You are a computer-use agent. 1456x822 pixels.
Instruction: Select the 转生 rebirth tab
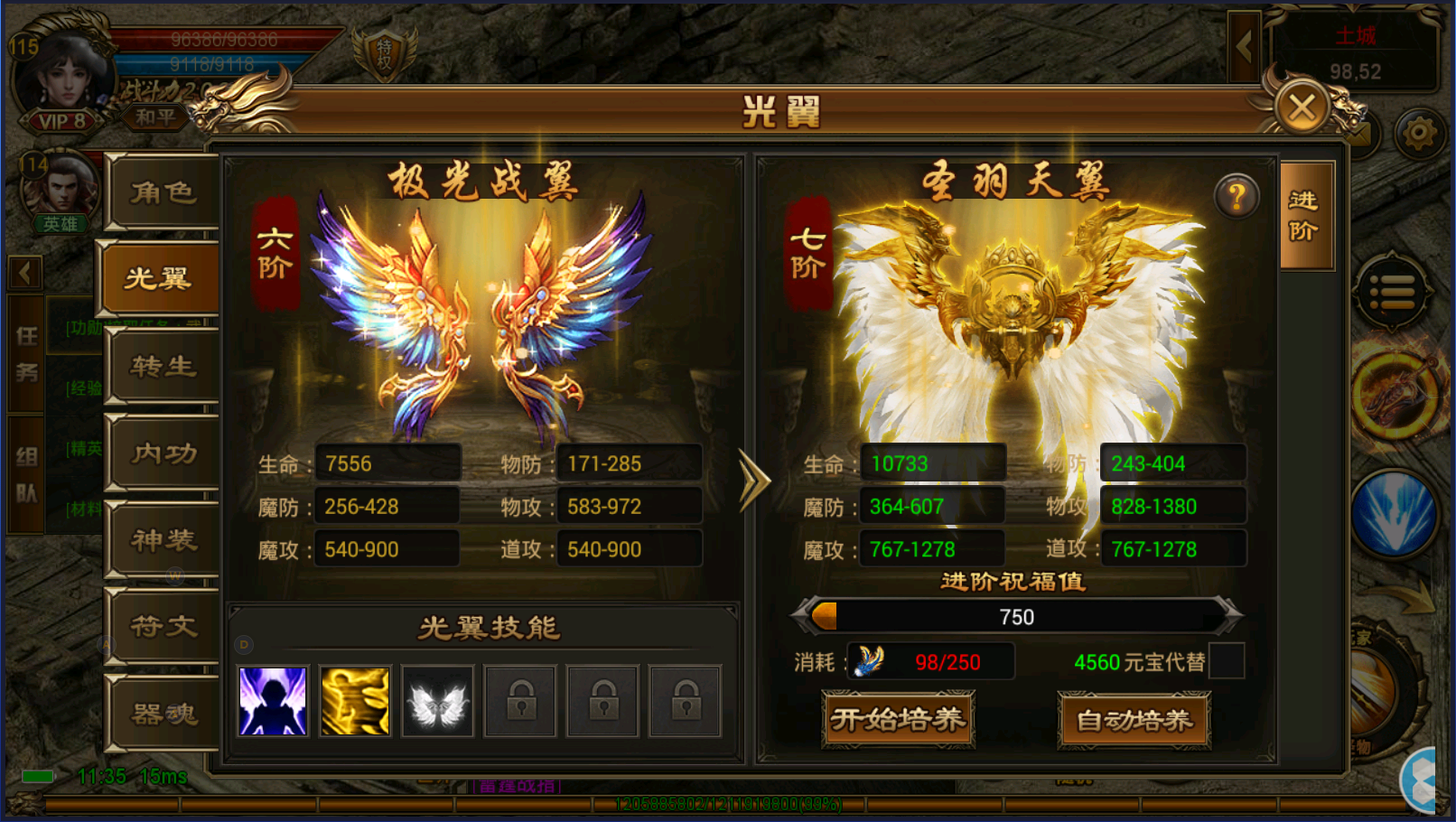[163, 367]
